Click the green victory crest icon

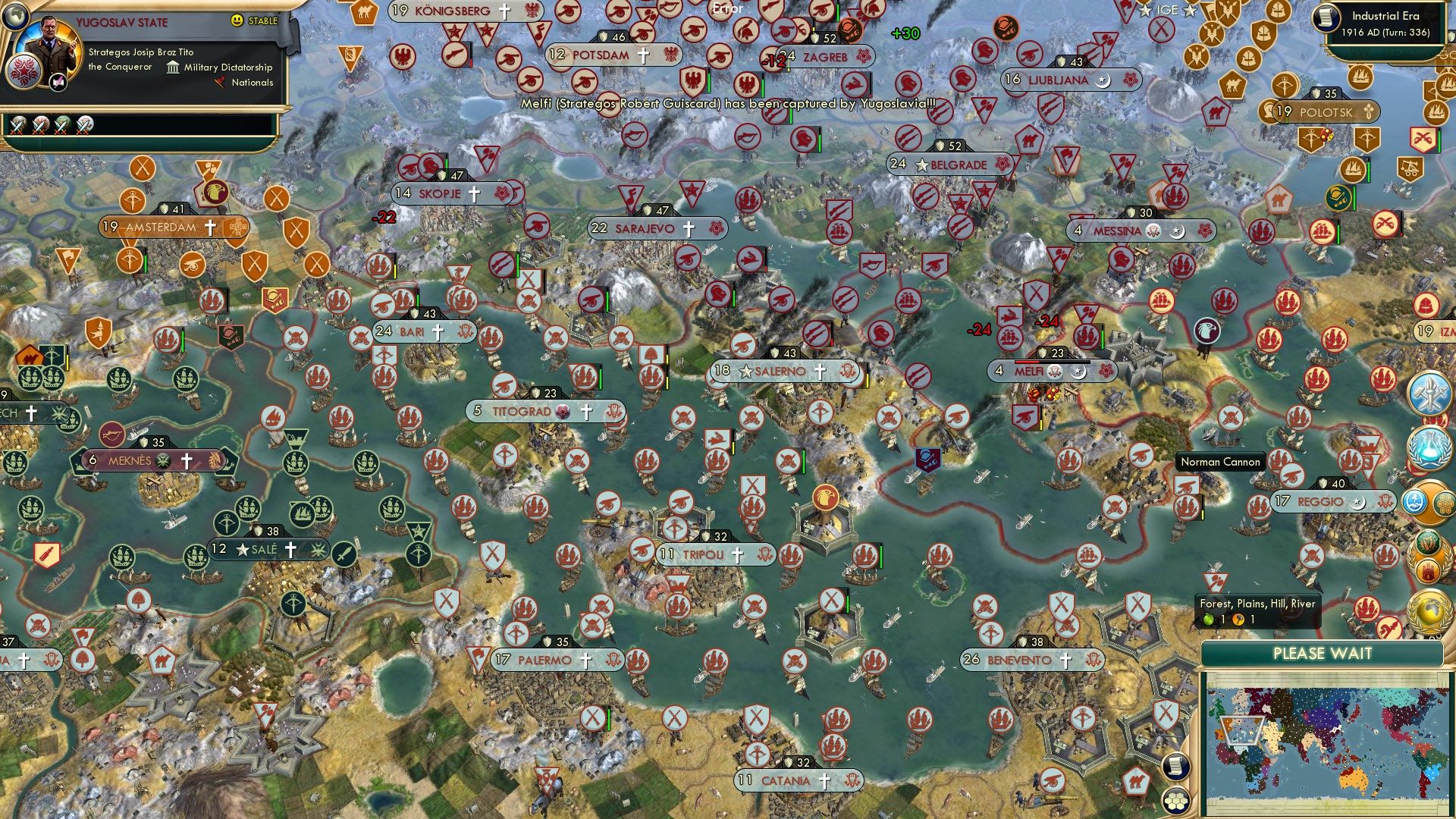click(x=1429, y=543)
